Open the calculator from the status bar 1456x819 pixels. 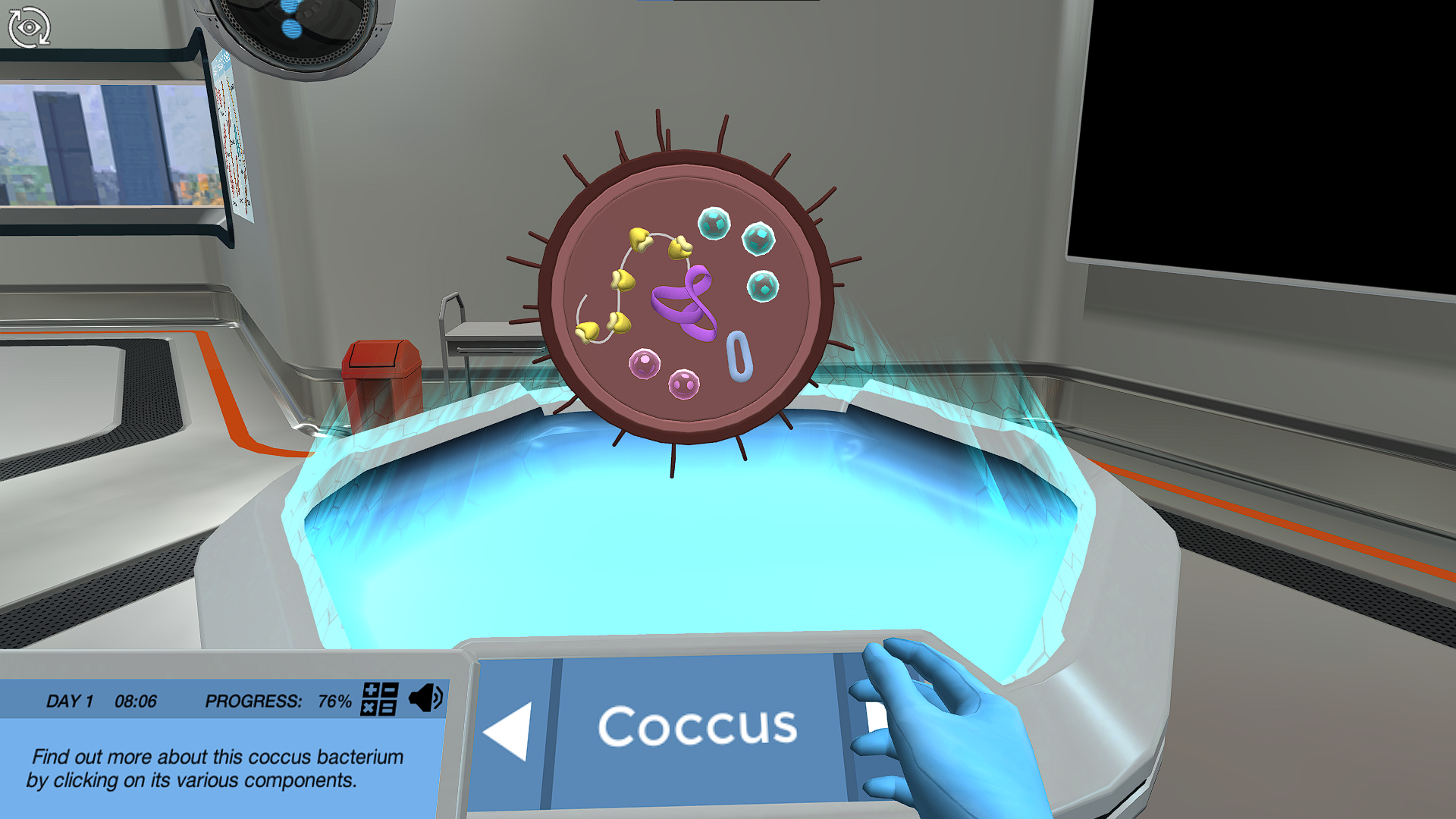click(x=379, y=701)
